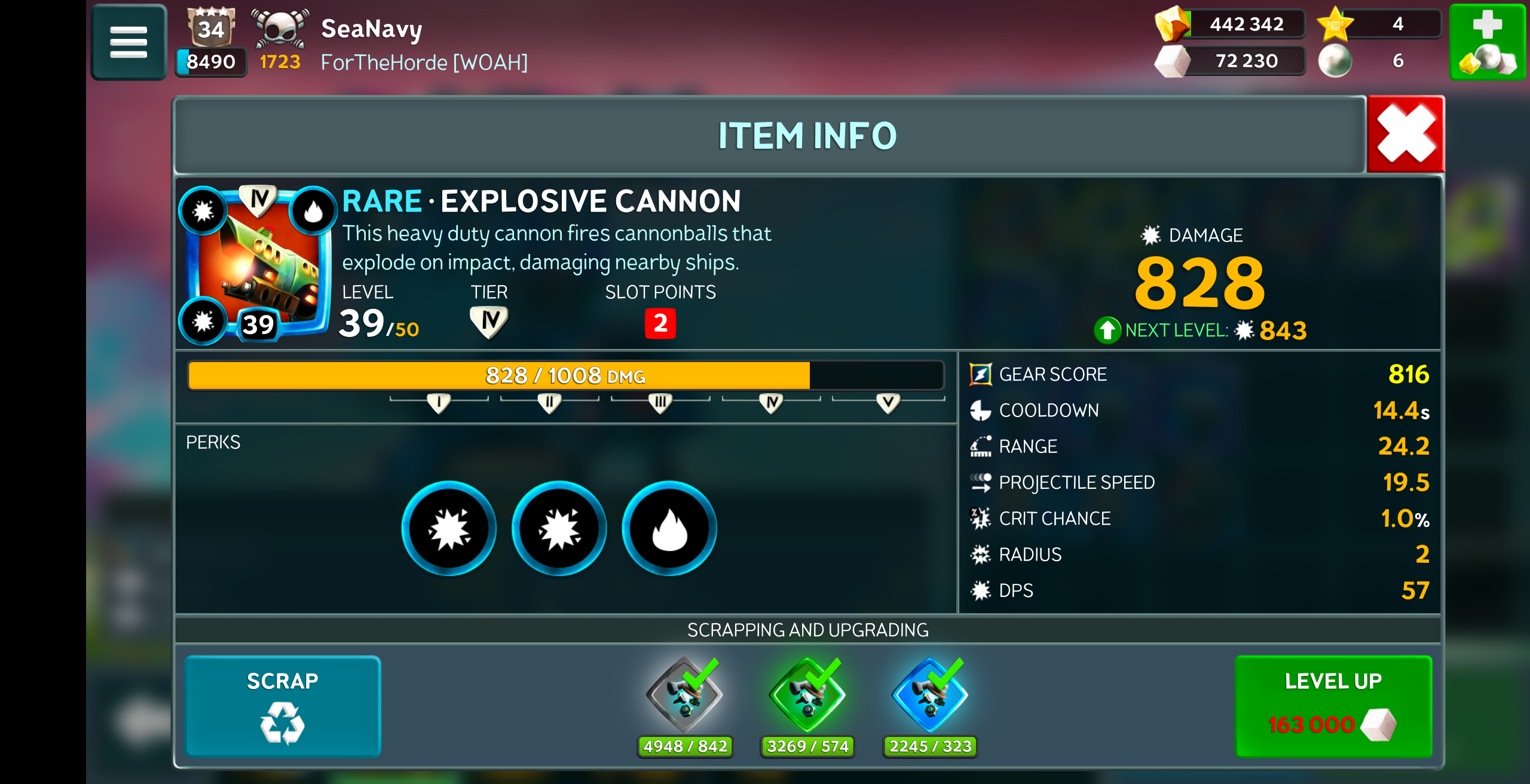Tap the grey common cannon part icon

685,695
